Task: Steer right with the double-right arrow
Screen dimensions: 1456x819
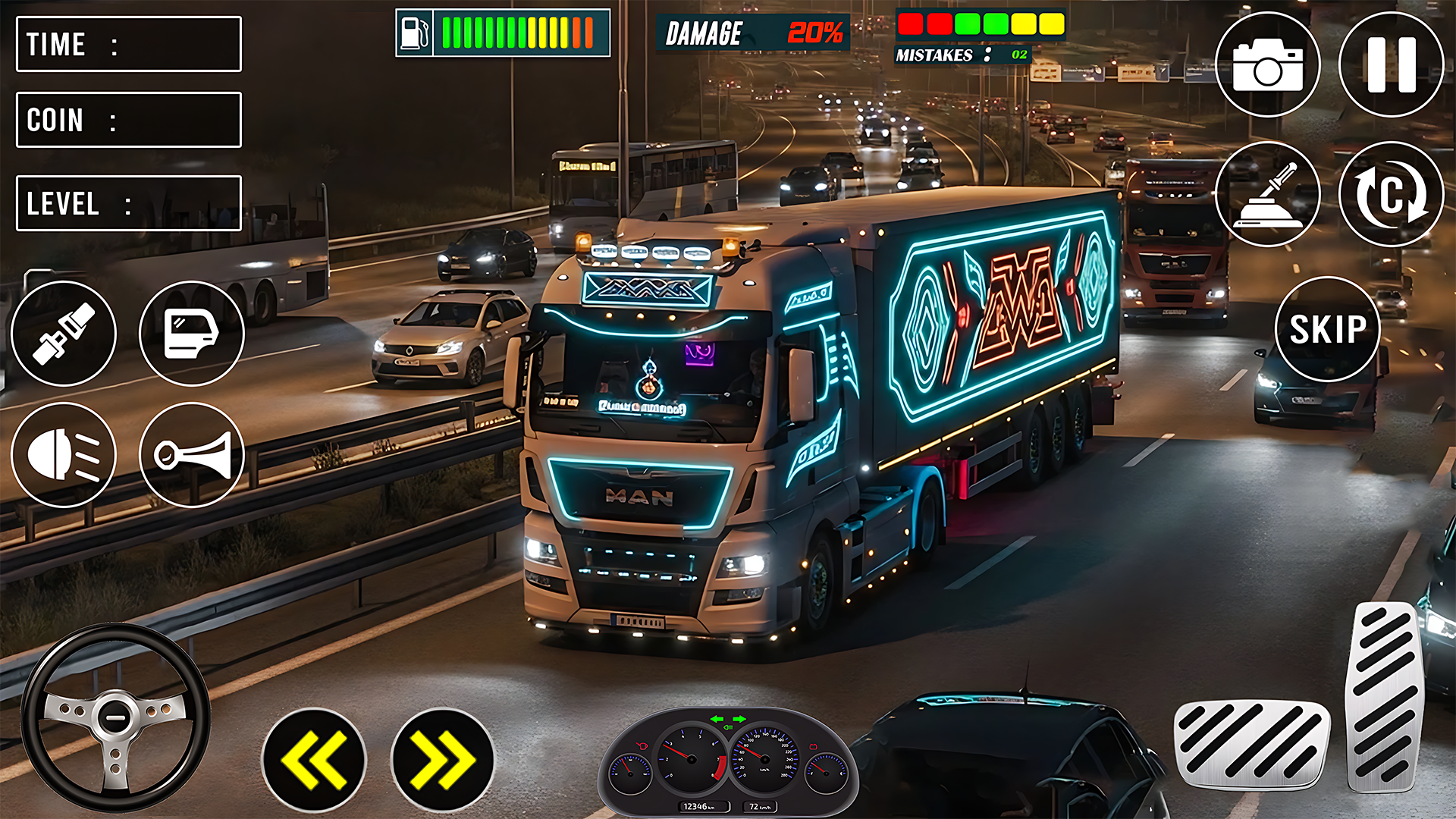Action: (x=440, y=758)
